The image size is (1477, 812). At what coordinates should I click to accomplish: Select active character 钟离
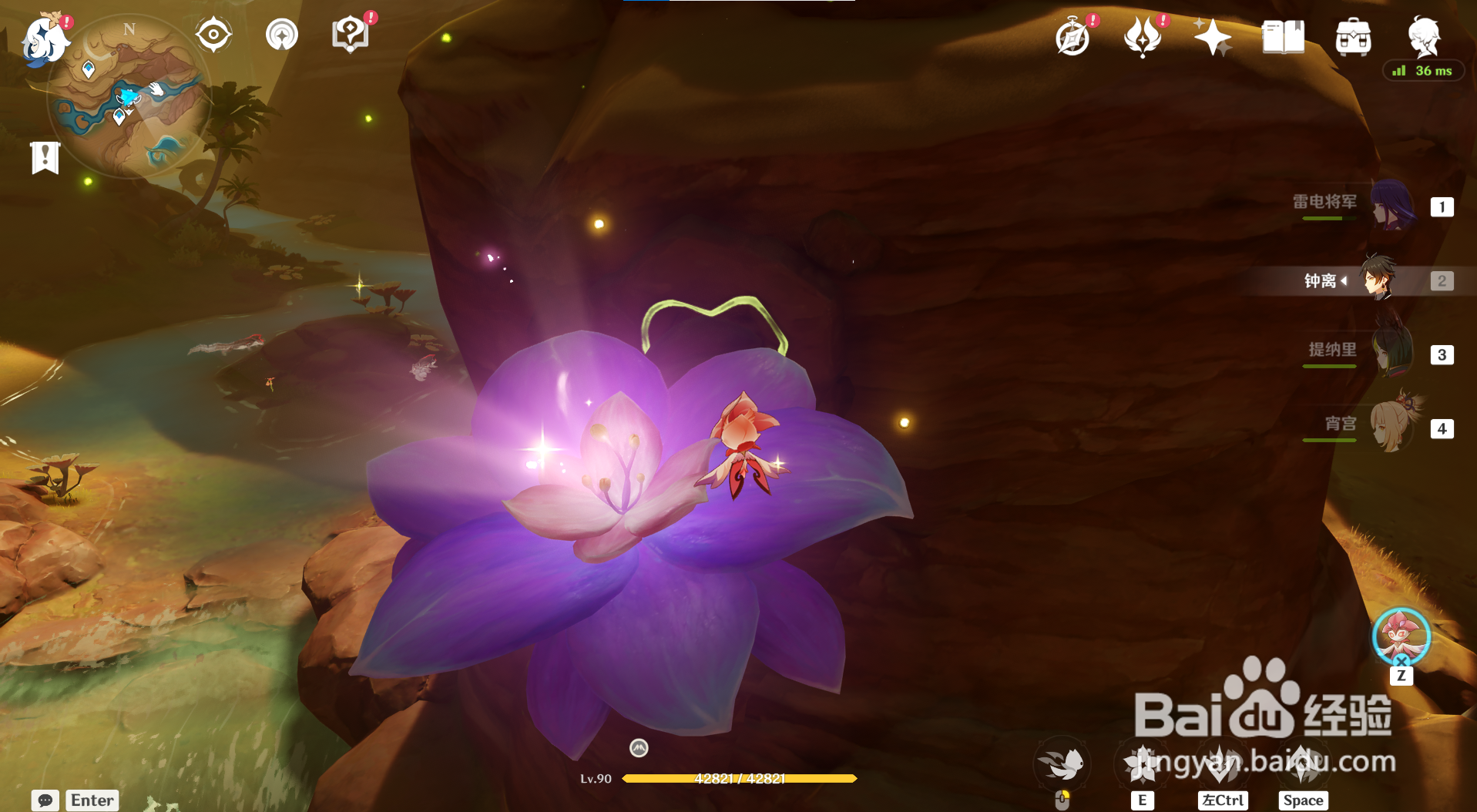click(x=1378, y=280)
